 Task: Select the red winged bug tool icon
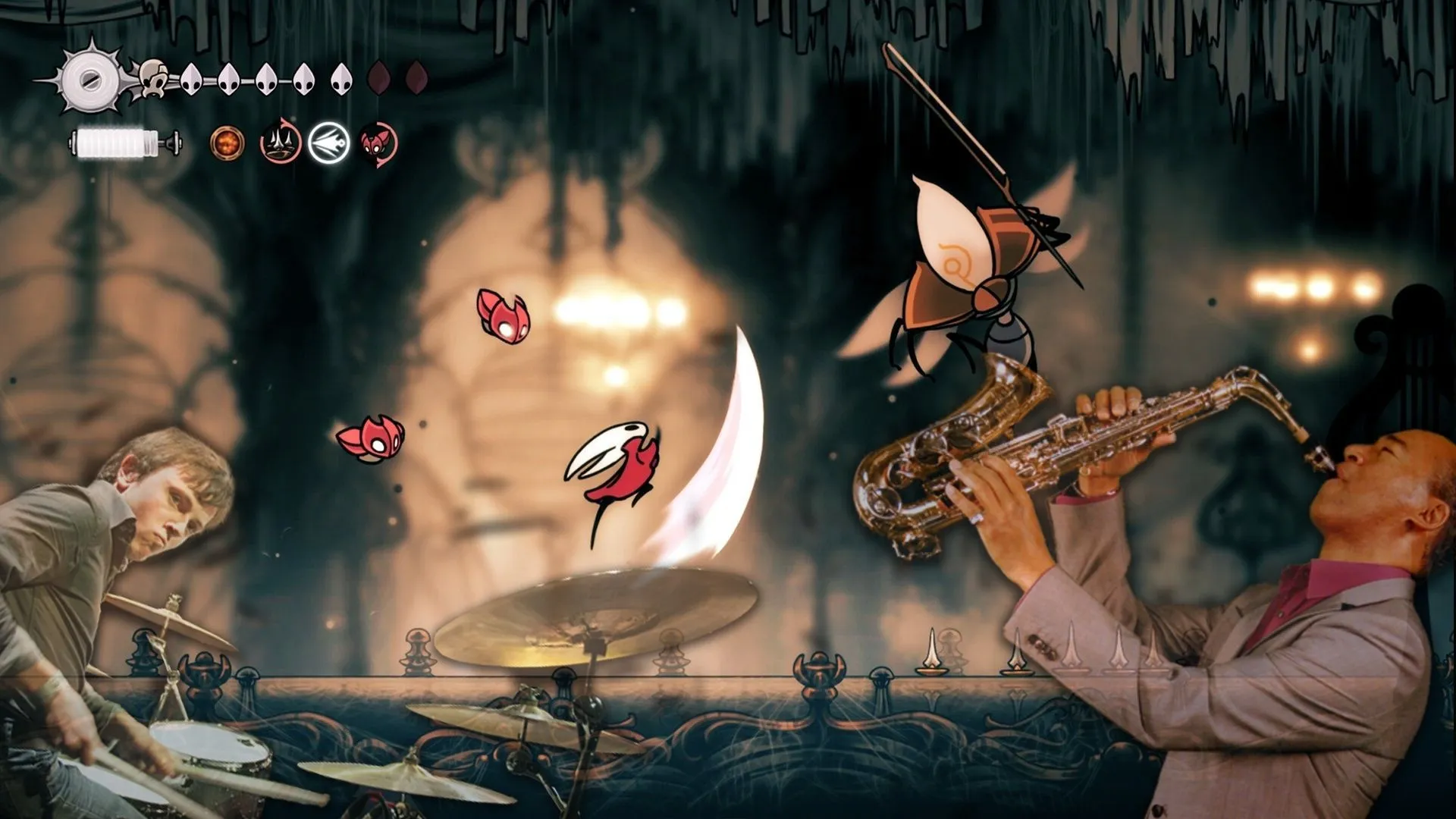pyautogui.click(x=378, y=143)
